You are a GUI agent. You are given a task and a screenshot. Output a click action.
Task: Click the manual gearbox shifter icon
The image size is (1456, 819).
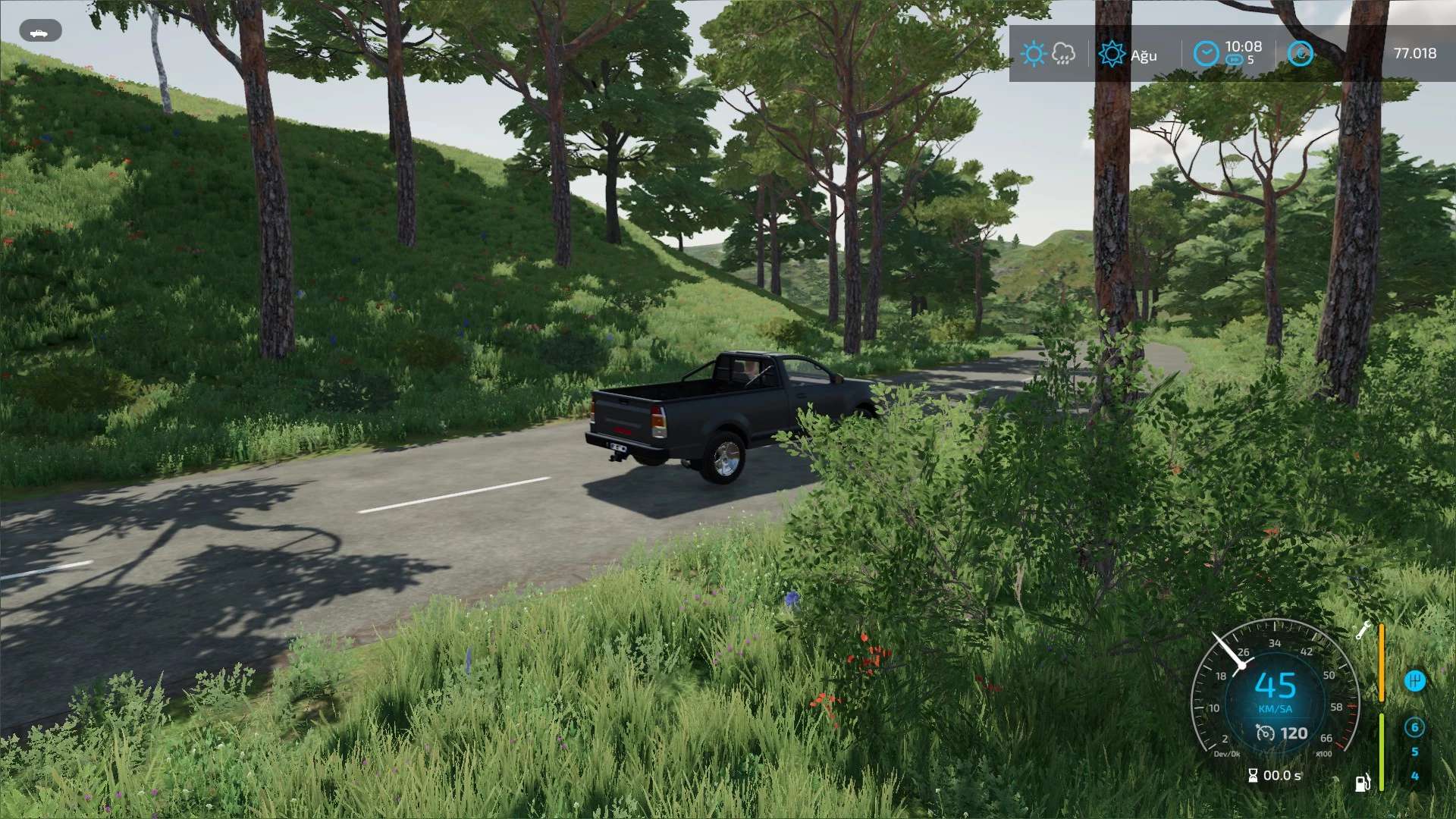tap(1414, 680)
